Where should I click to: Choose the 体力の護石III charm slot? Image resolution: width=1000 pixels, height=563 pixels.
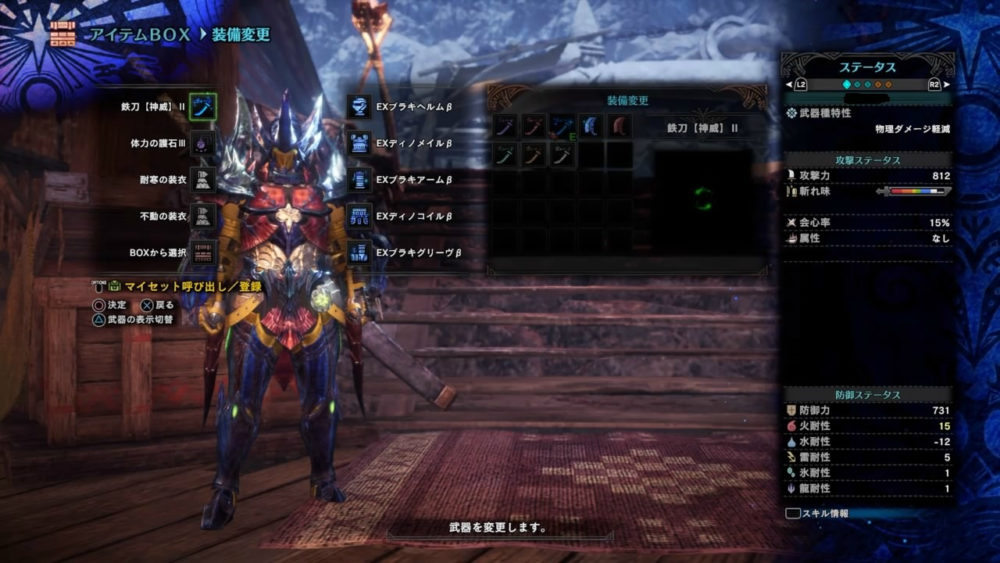(x=203, y=144)
